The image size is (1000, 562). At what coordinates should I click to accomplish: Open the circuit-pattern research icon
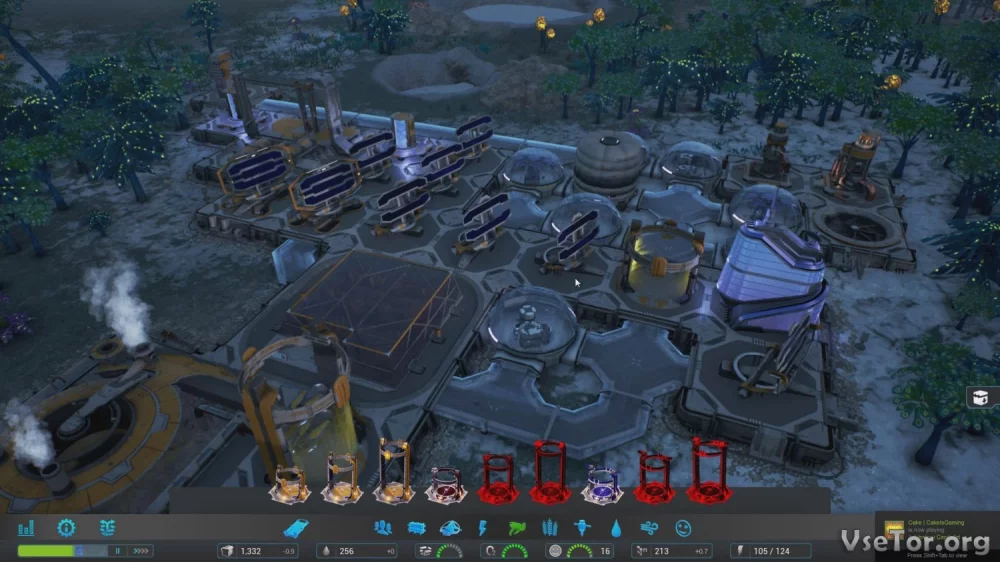tap(107, 527)
